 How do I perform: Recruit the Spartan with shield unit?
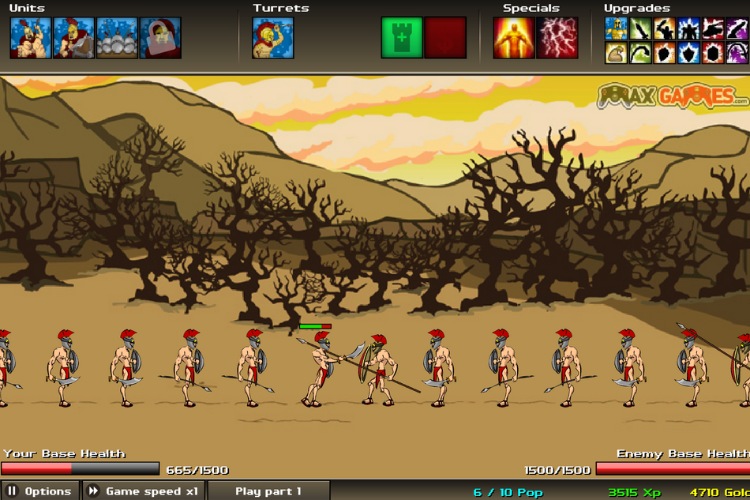click(x=74, y=38)
